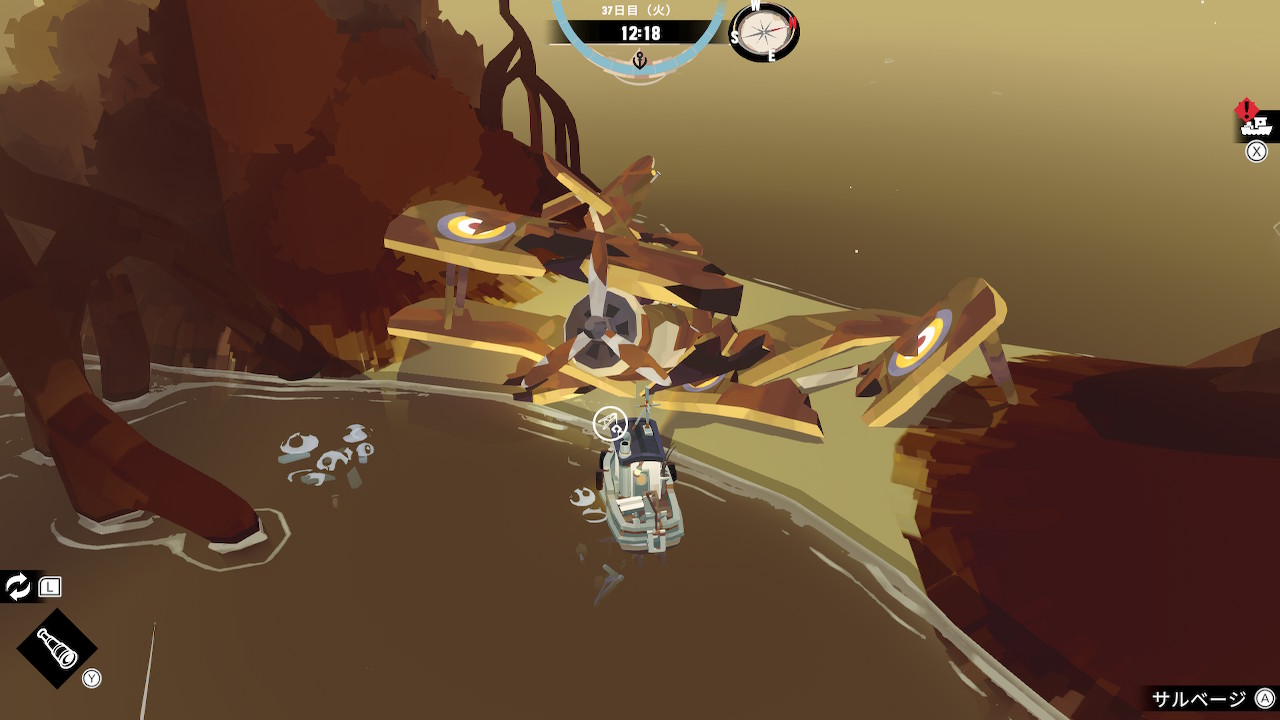Click the compass in the top HUD

(765, 32)
